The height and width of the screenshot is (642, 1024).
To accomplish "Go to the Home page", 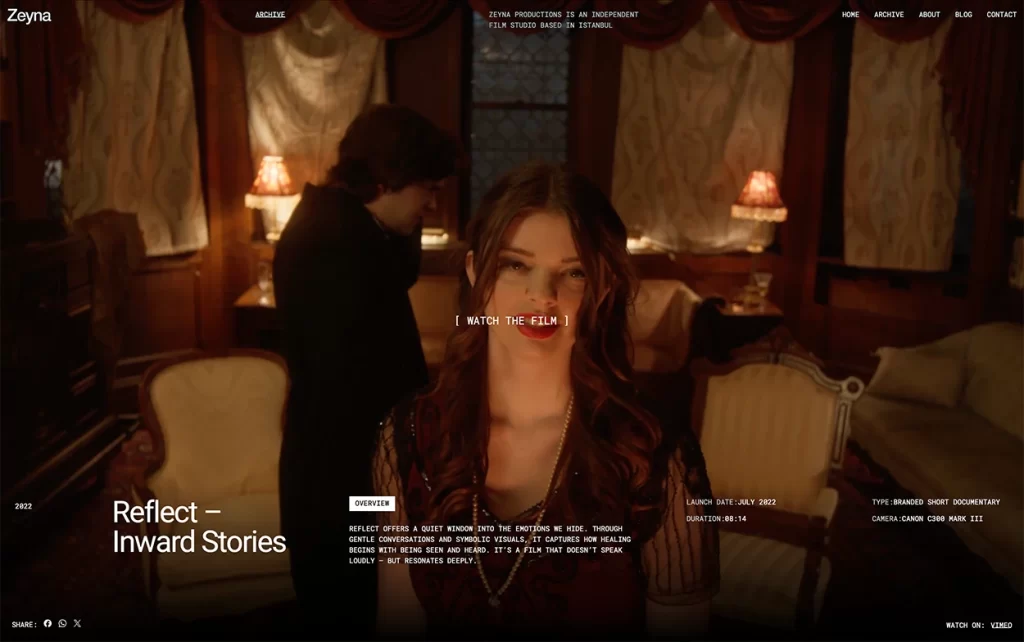I will click(x=850, y=15).
